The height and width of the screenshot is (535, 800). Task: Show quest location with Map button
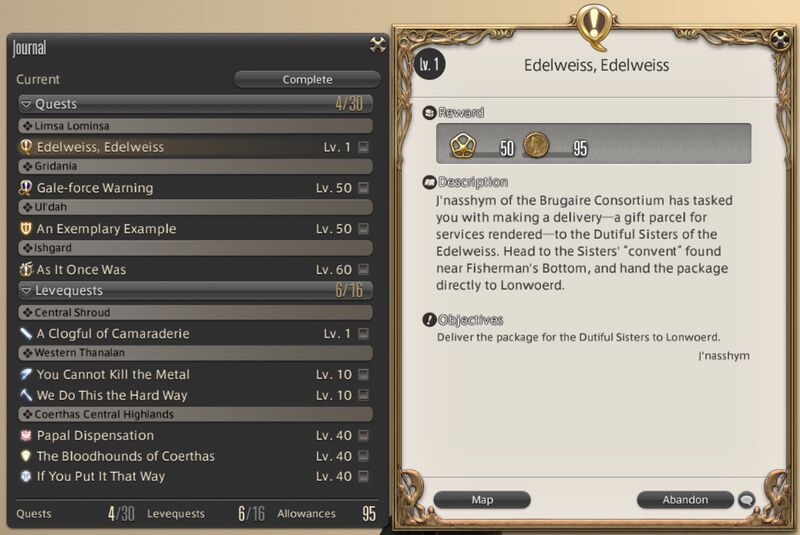[482, 499]
